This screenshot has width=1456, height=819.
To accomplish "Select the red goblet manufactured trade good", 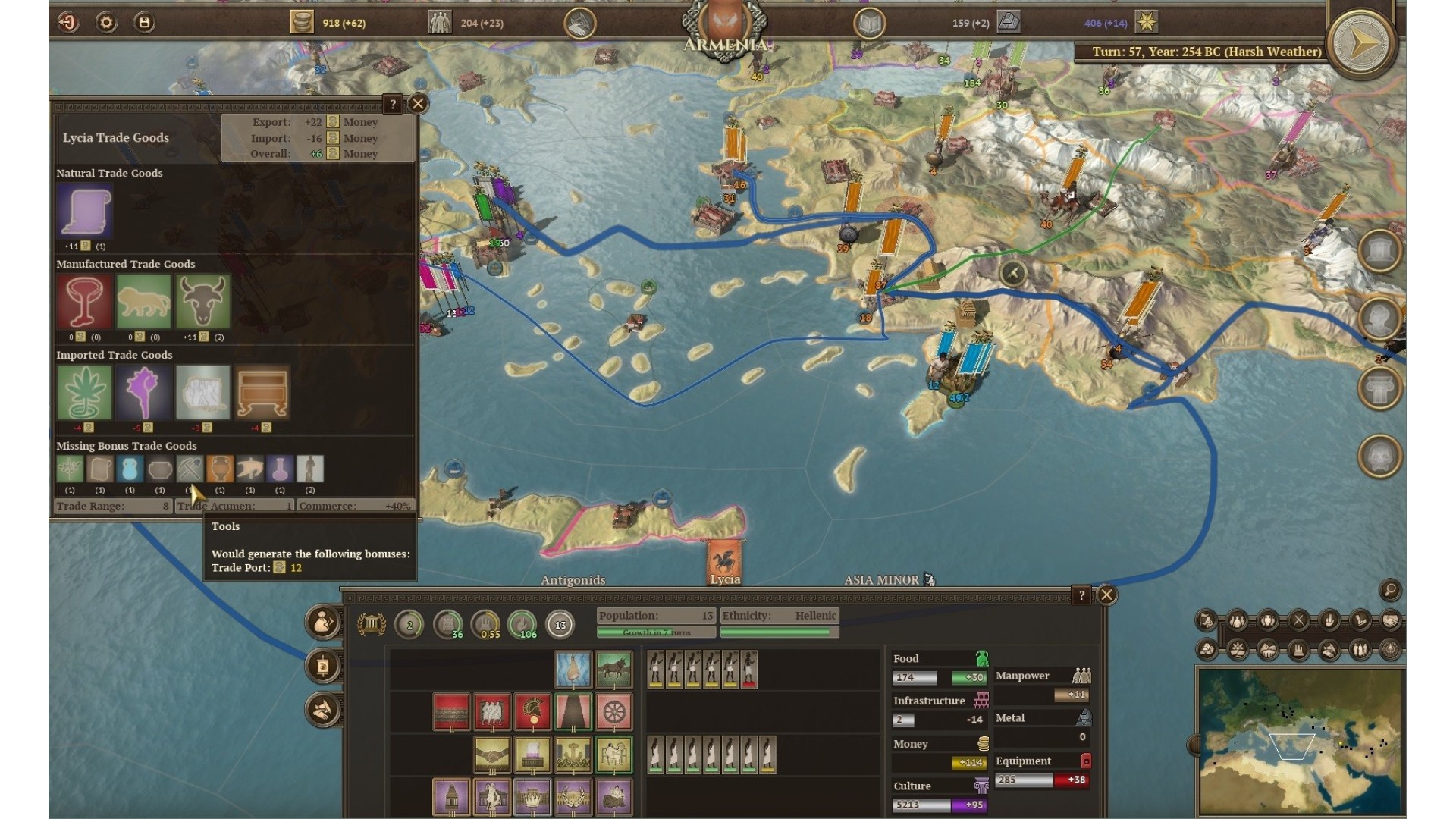I will tap(84, 301).
